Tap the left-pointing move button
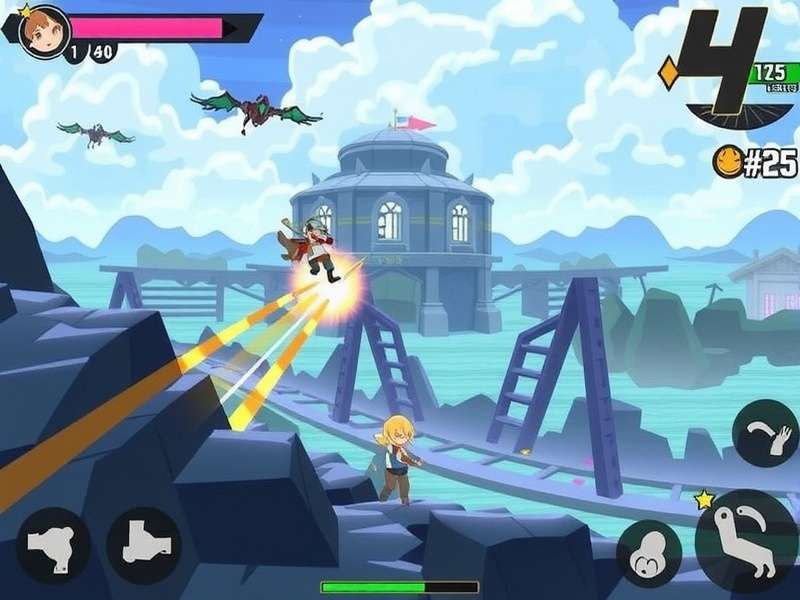 point(53,545)
